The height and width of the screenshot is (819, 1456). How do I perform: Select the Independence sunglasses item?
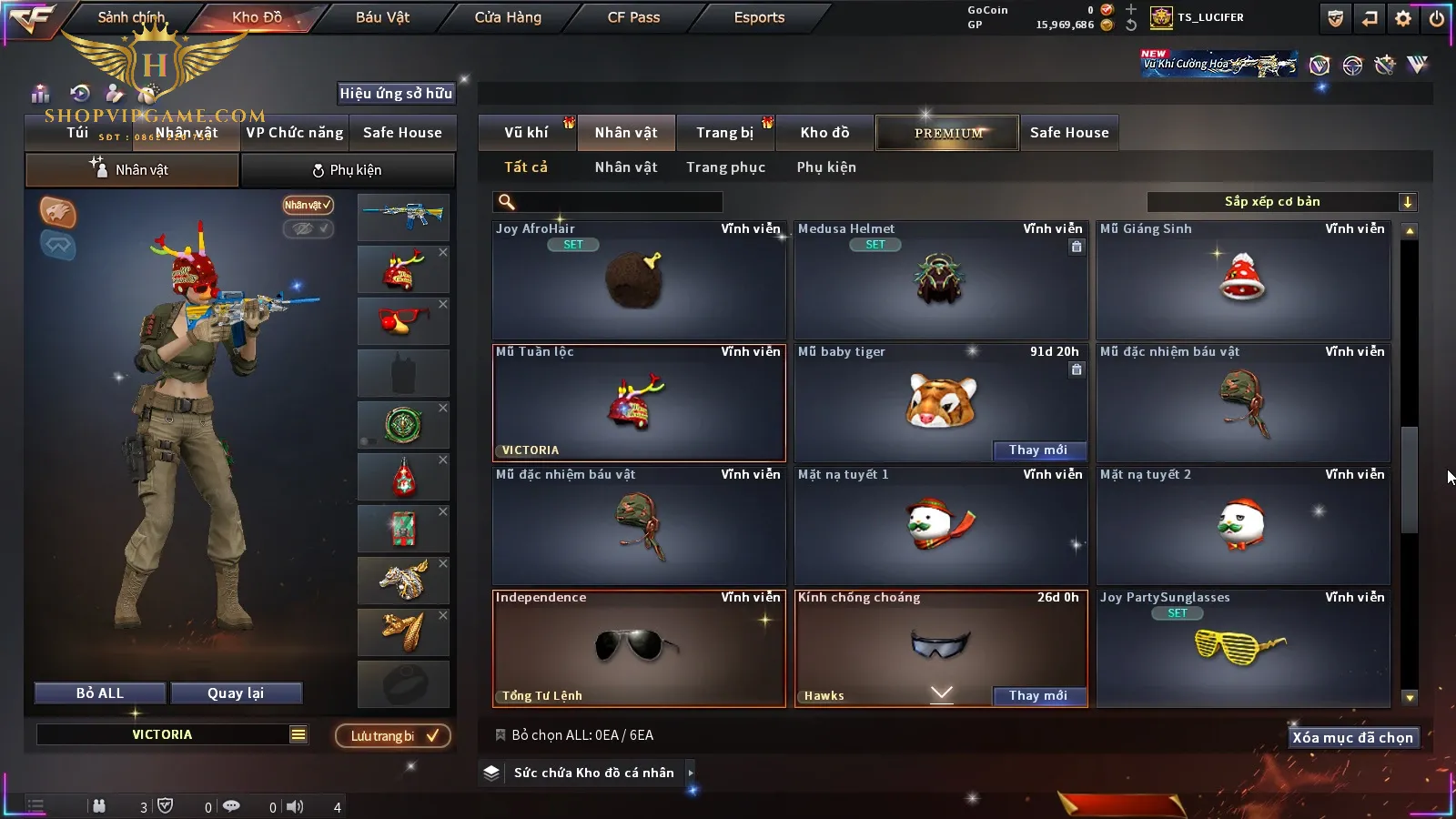pos(639,648)
